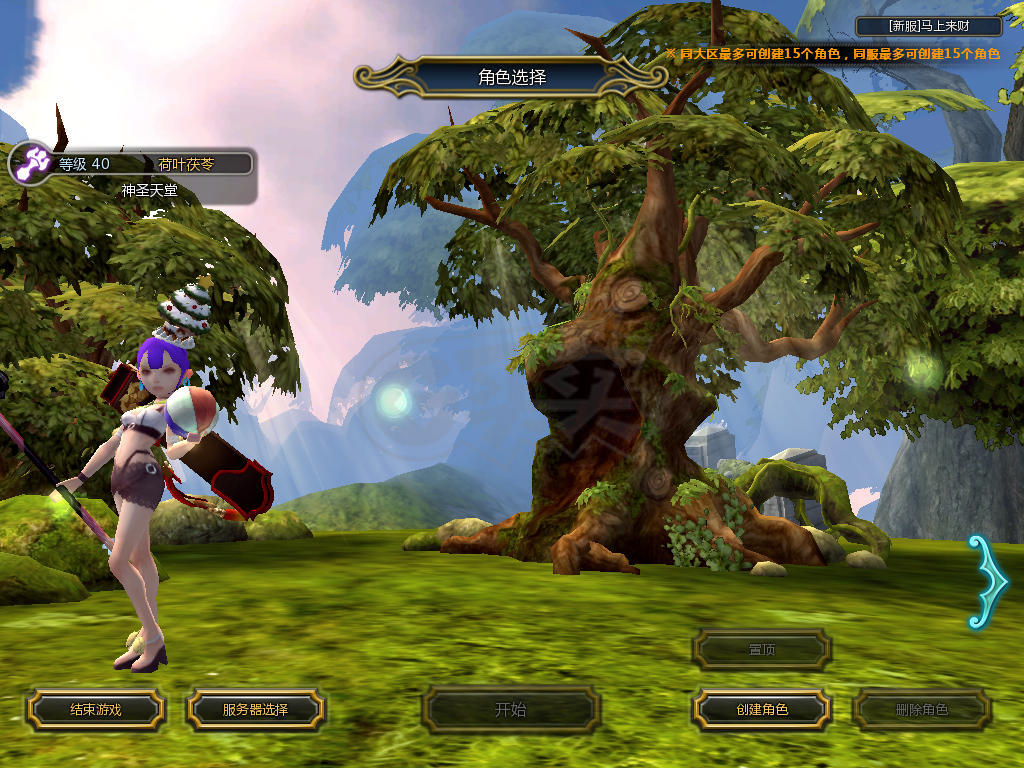Start the game with the 开始 button

point(510,710)
